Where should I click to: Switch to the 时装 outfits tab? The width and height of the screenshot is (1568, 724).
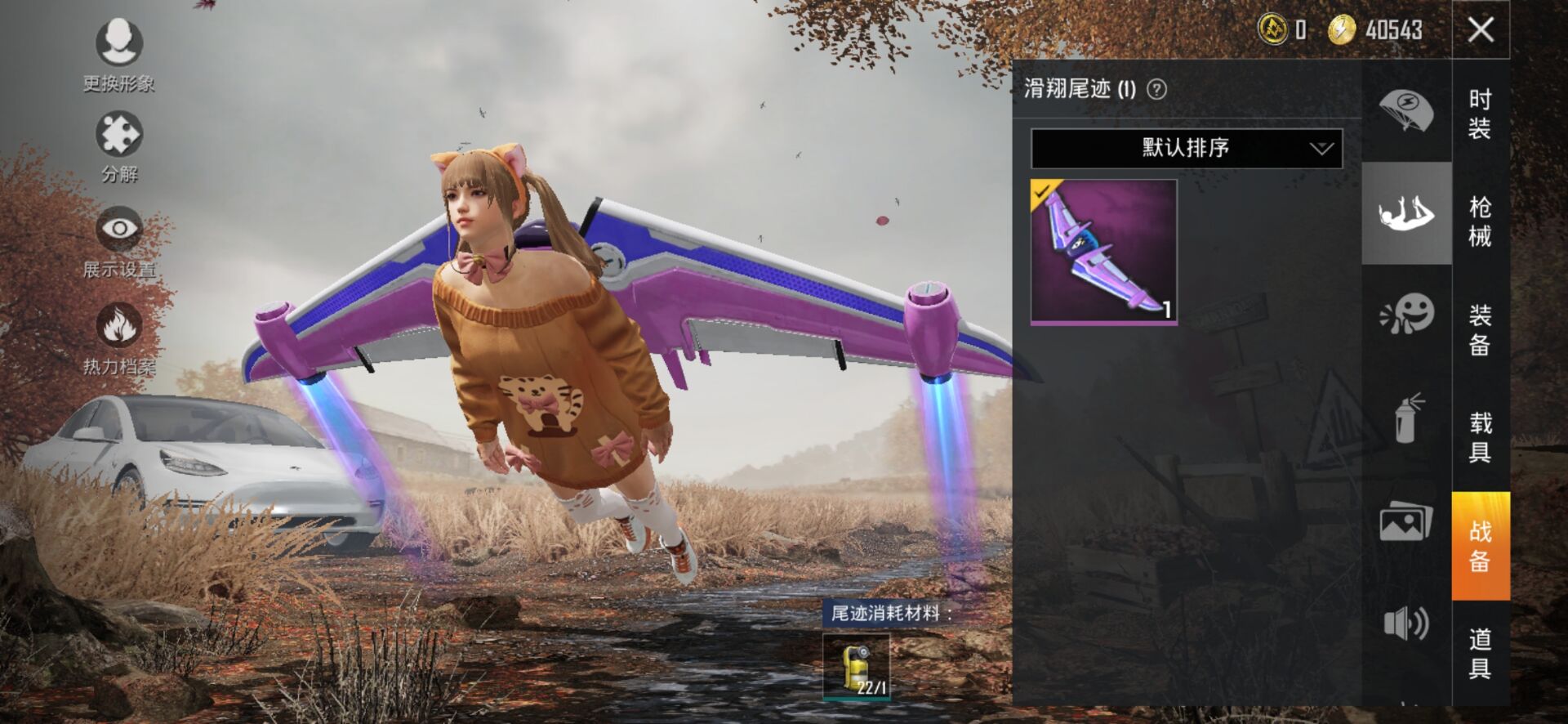coord(1480,114)
